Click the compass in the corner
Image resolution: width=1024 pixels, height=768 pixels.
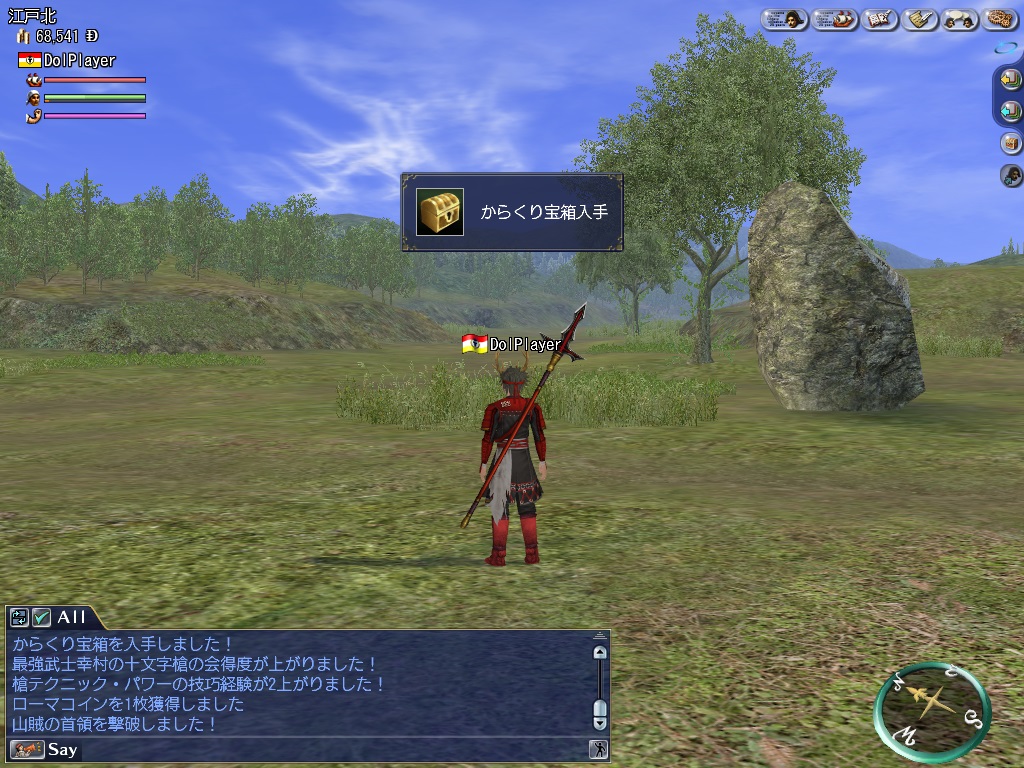pyautogui.click(x=931, y=709)
